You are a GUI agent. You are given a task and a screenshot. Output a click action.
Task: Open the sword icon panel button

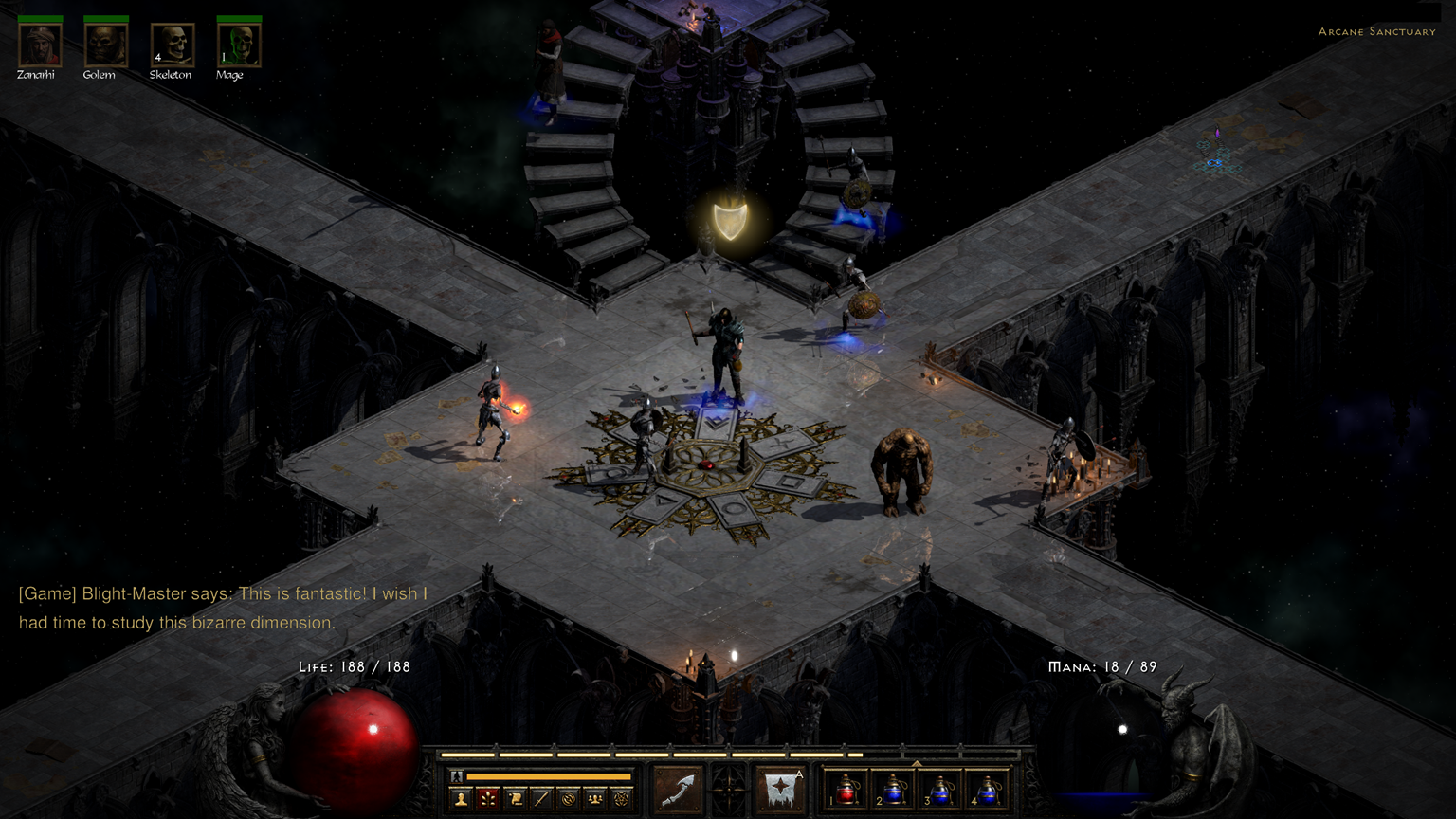541,799
